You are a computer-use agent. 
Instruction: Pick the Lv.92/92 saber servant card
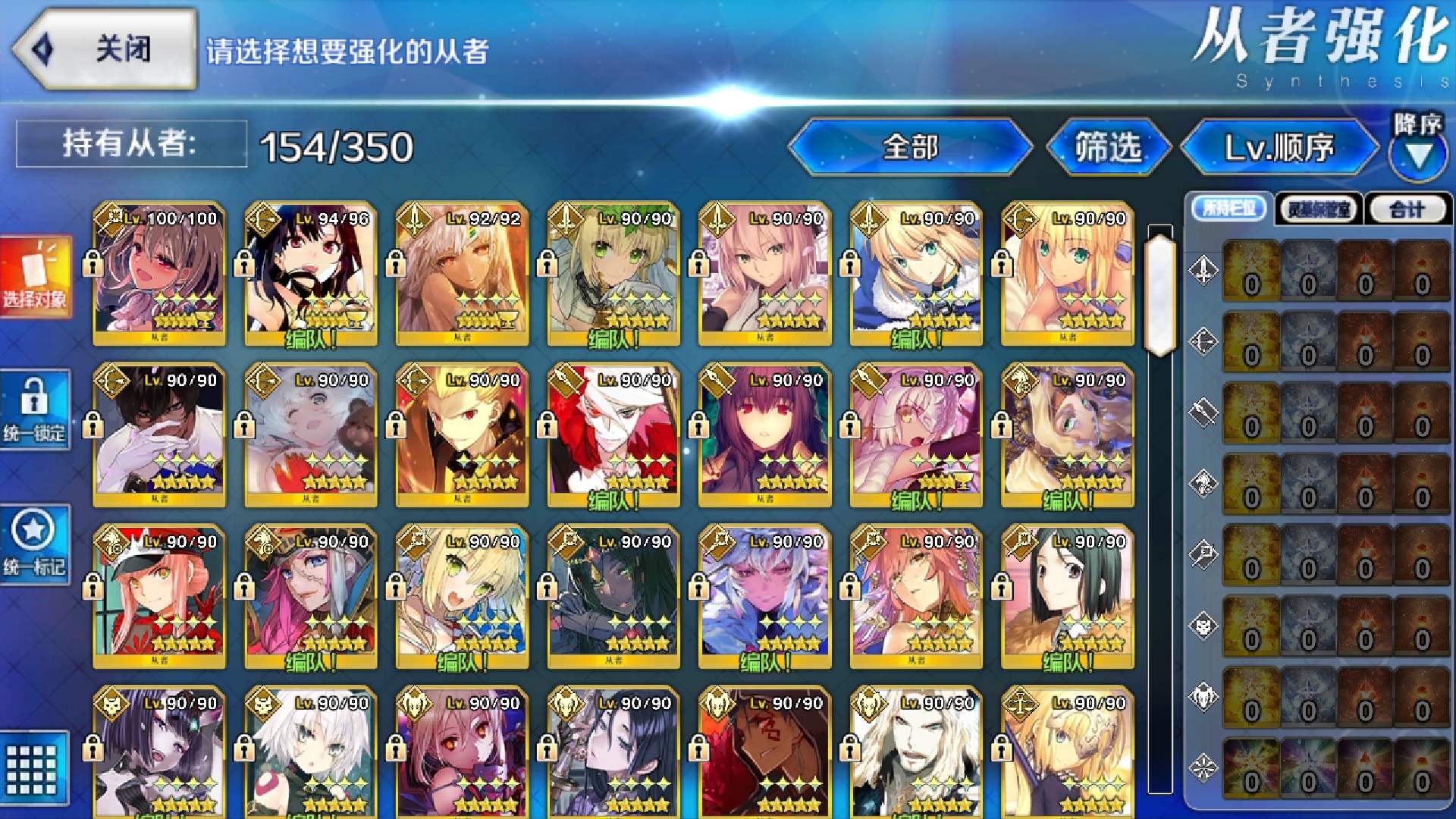pyautogui.click(x=462, y=274)
